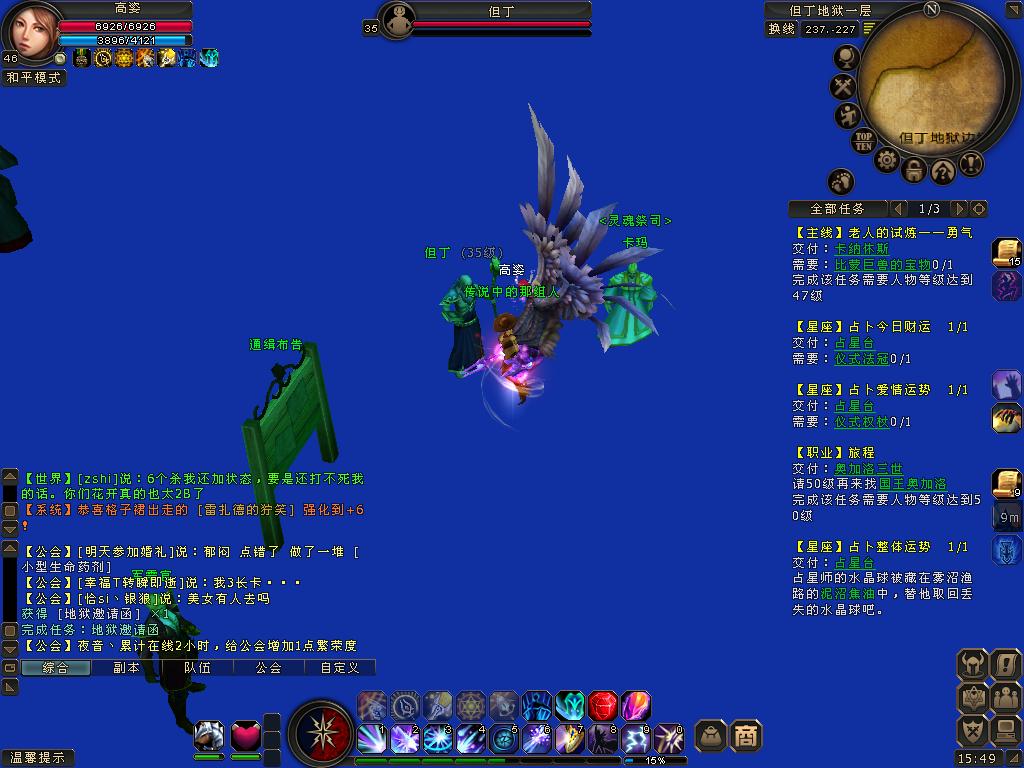Switch to the 公会 chat tab
1024x768 pixels.
pos(268,667)
